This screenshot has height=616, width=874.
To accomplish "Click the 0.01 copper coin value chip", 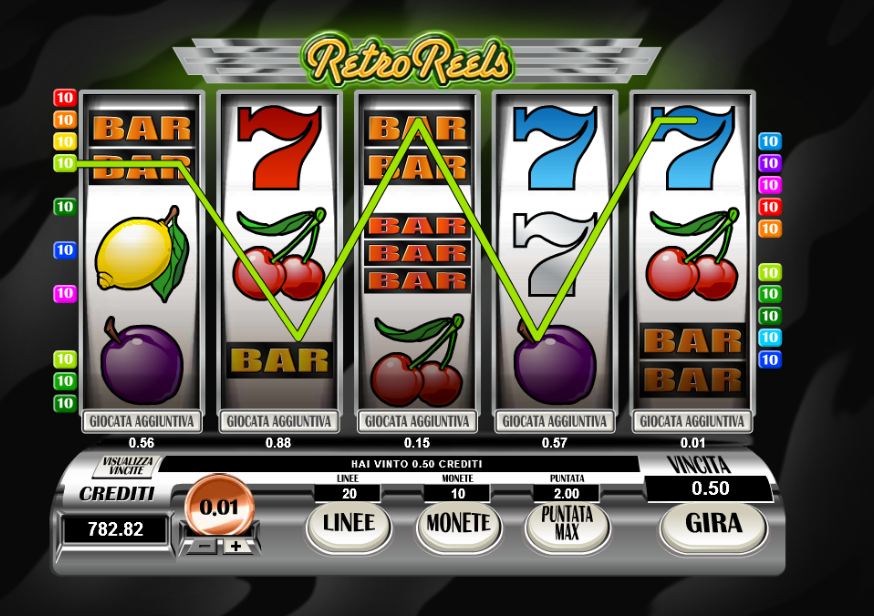I will (219, 507).
